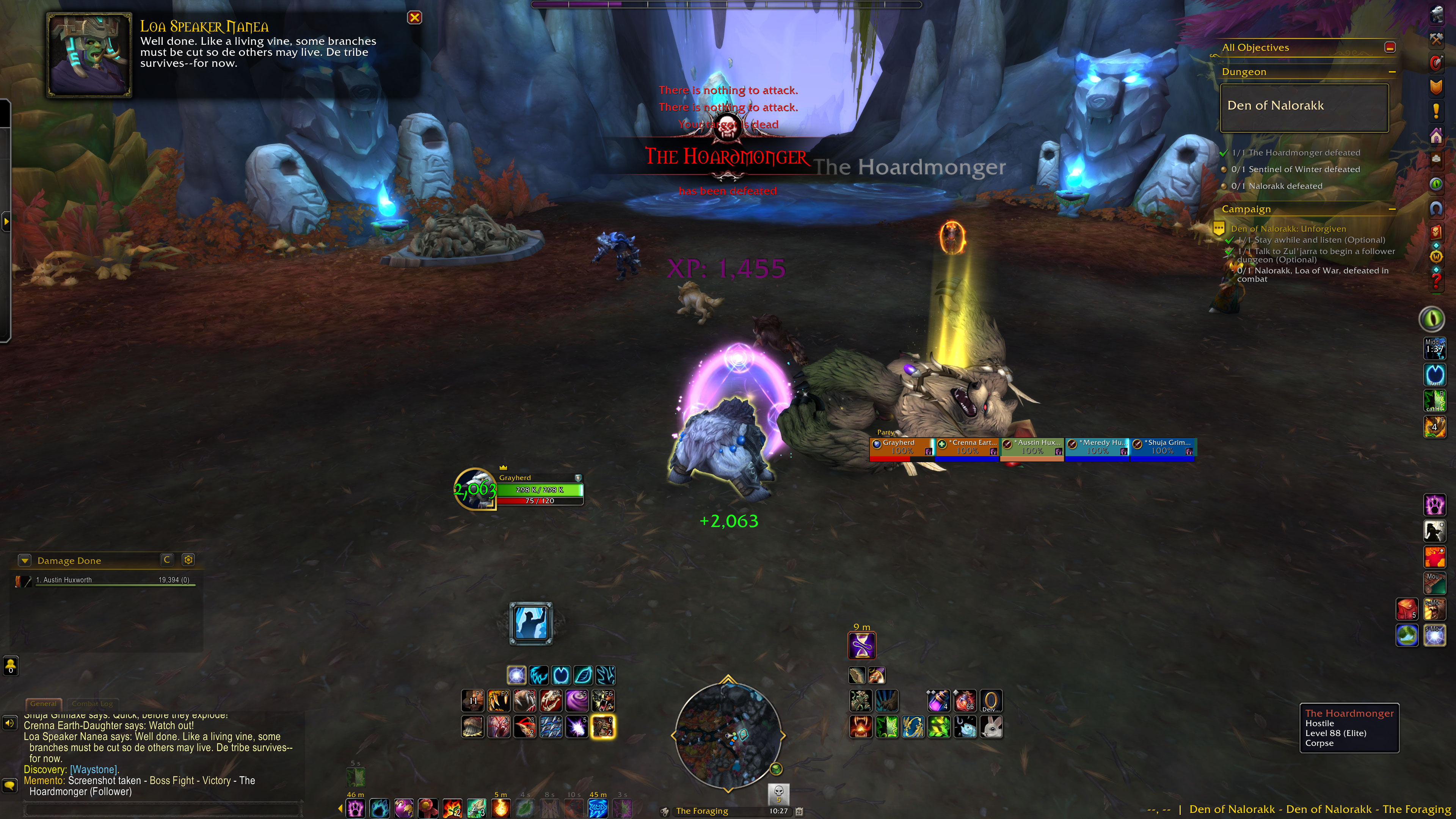The height and width of the screenshot is (819, 1456).
Task: Close Loa Speaker Nanea's dialogue box
Action: 414,17
